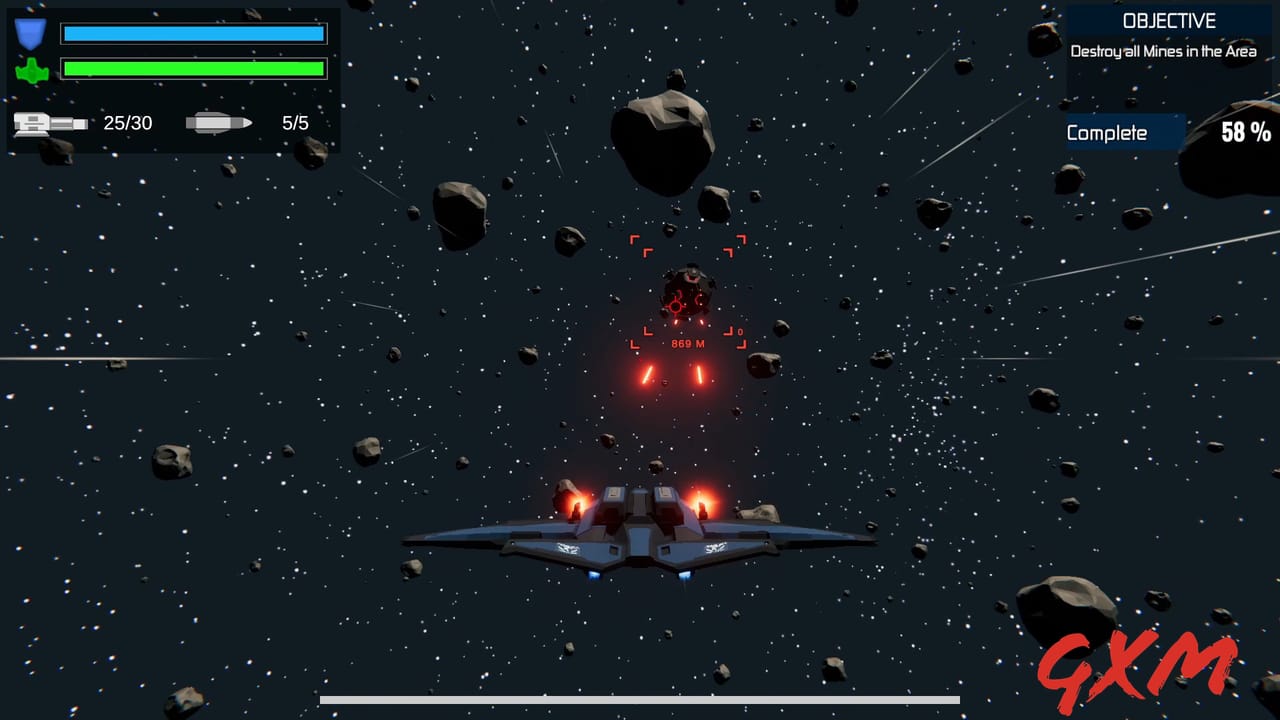Toggle the hull integrity bar display
1280x720 pixels.
[x=193, y=68]
